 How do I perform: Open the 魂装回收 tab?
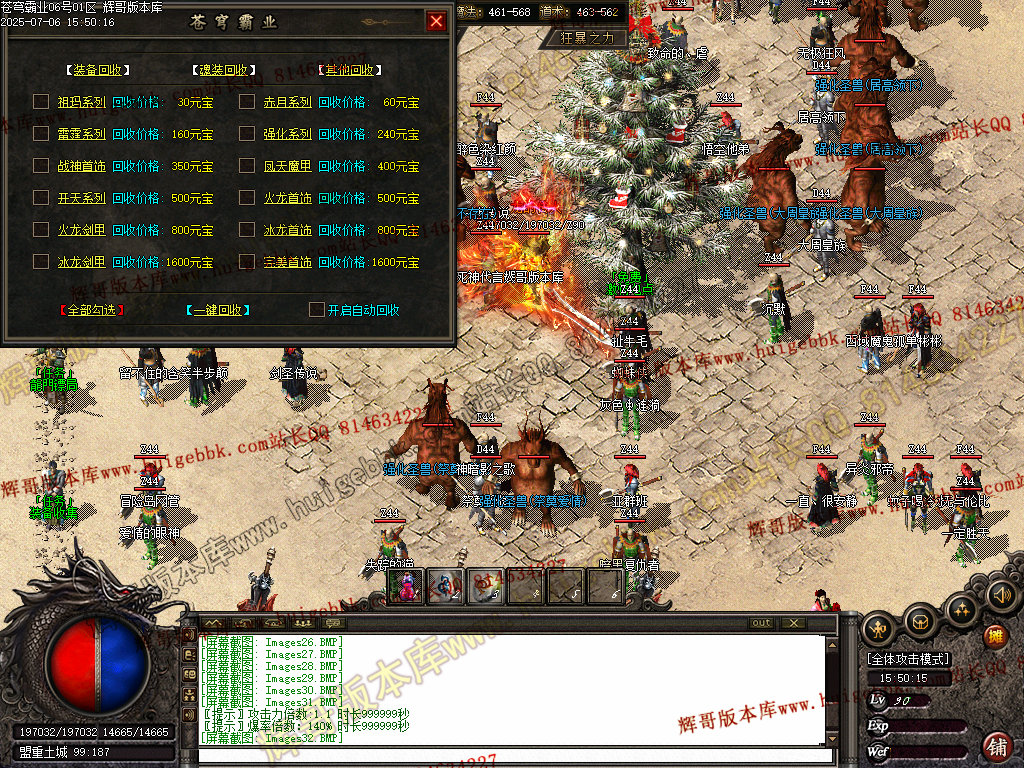coord(223,70)
